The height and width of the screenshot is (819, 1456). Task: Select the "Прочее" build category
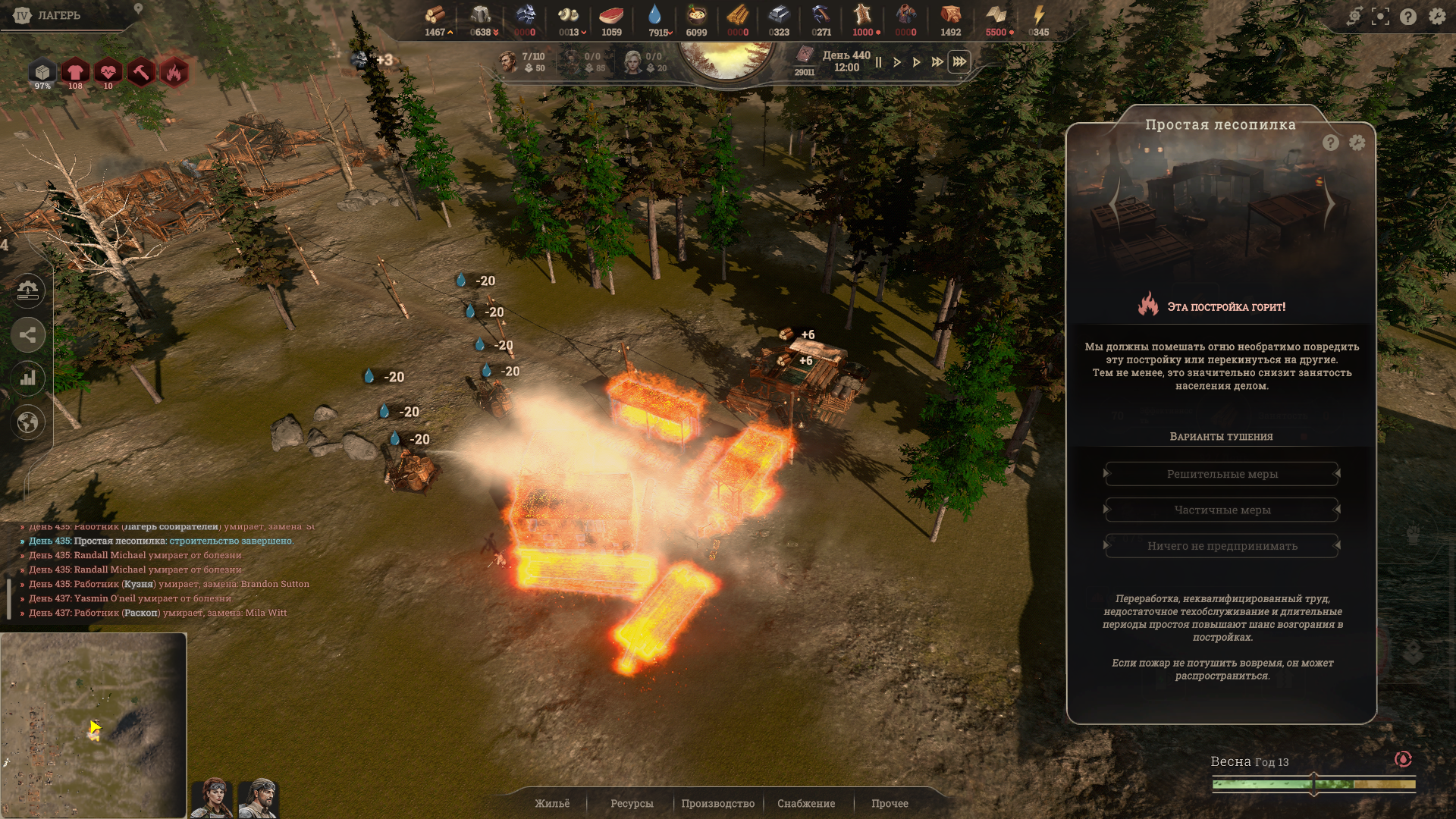point(890,803)
